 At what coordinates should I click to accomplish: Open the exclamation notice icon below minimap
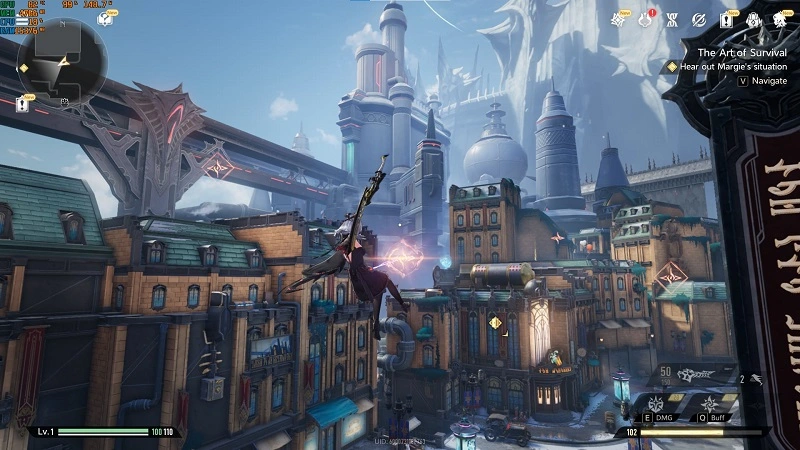click(x=22, y=101)
